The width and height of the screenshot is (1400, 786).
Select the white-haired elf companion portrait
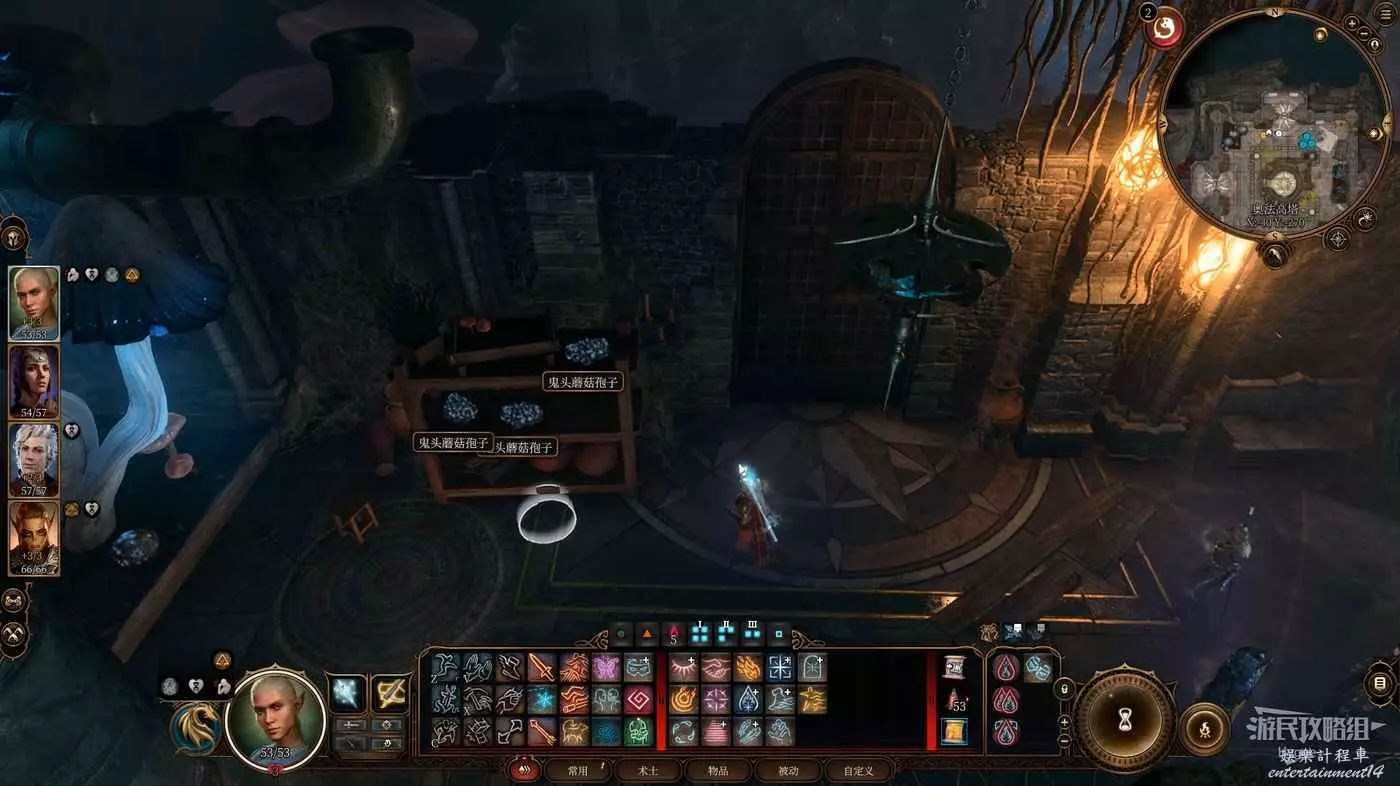click(x=34, y=460)
